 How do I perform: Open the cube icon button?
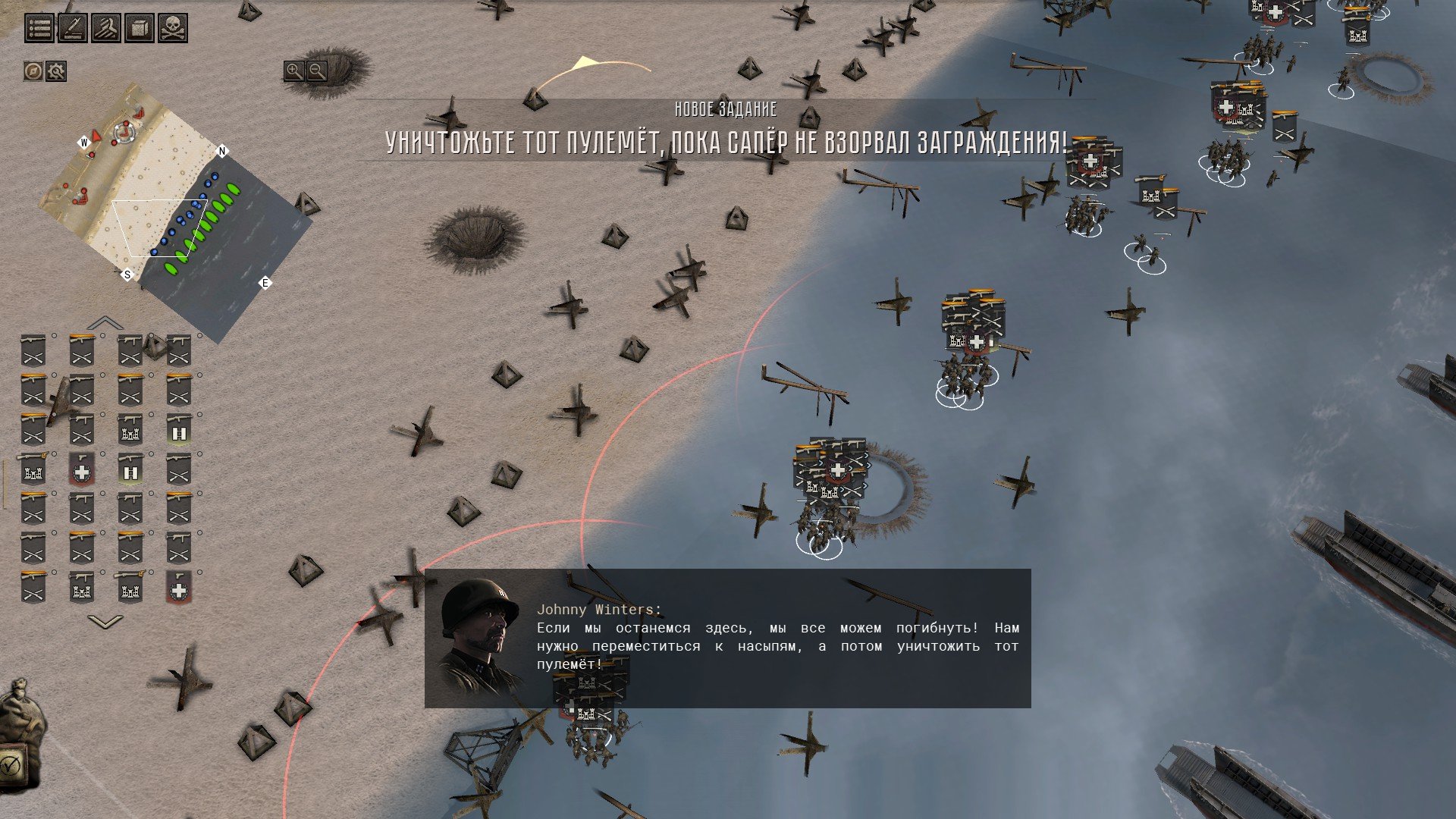pos(140,29)
